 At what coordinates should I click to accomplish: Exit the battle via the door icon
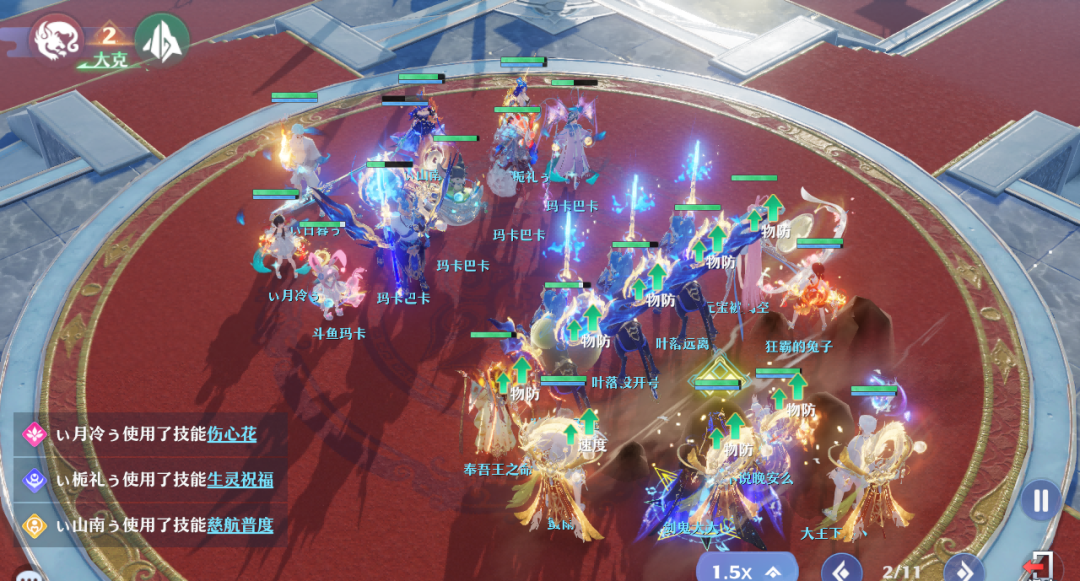[1041, 567]
